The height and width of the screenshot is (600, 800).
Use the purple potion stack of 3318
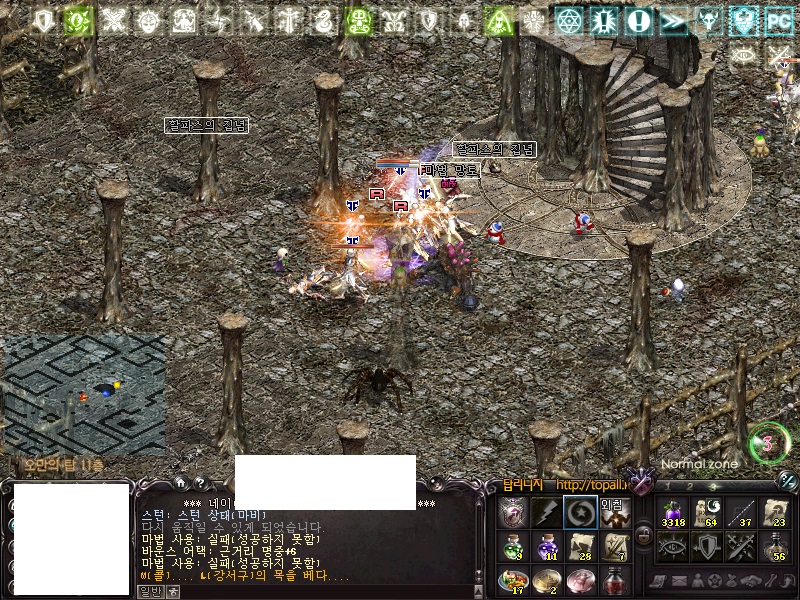pyautogui.click(x=672, y=513)
